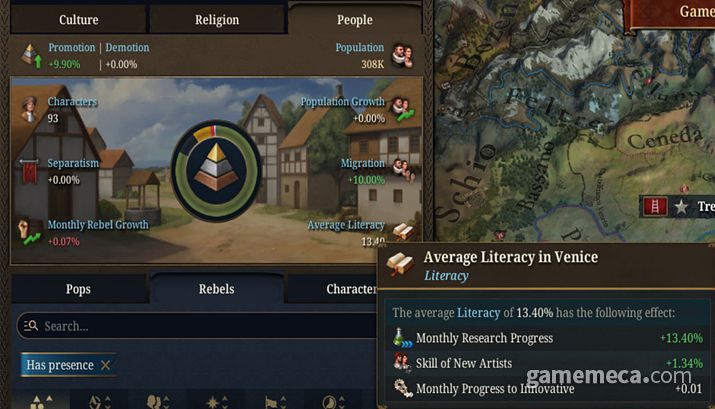Open the red ladder map button

click(656, 207)
